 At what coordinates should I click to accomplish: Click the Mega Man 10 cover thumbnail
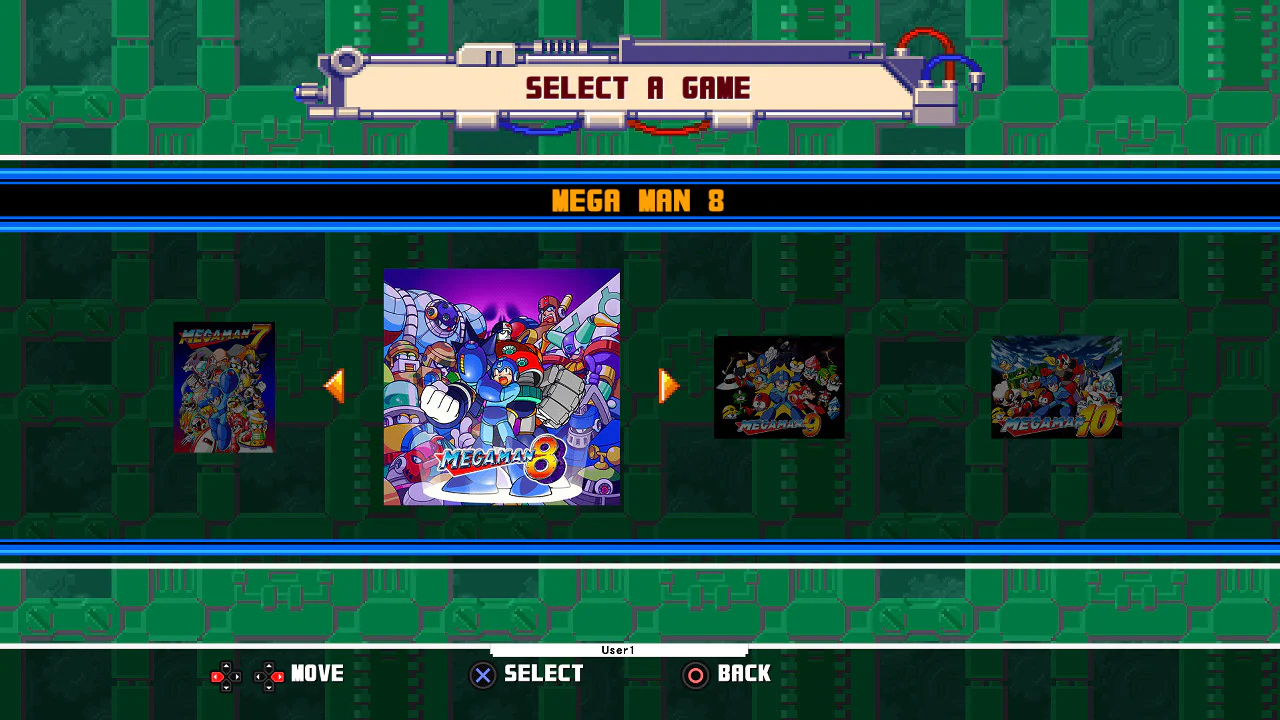coord(1055,388)
